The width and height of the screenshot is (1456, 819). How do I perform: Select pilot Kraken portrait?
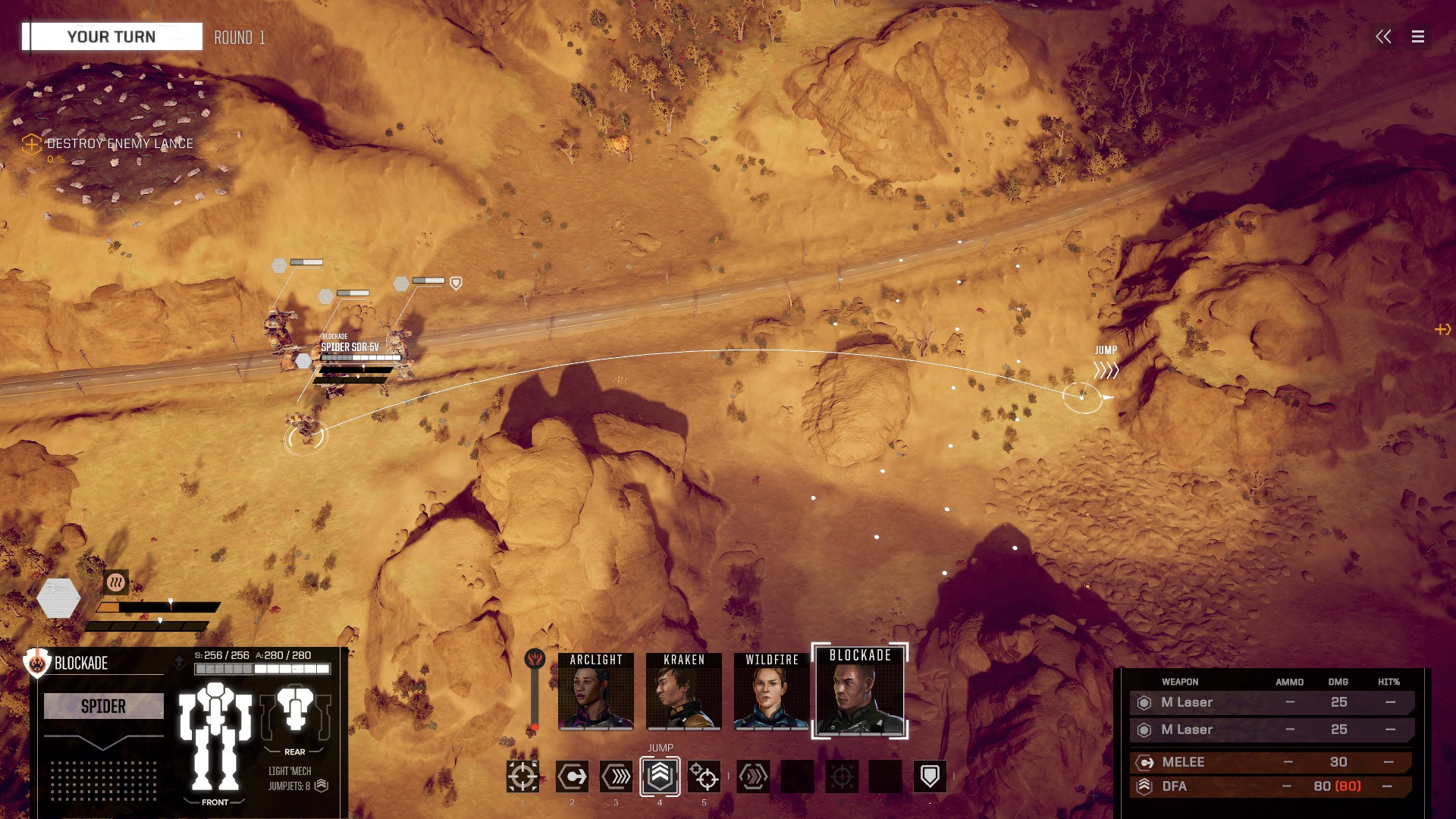[683, 691]
